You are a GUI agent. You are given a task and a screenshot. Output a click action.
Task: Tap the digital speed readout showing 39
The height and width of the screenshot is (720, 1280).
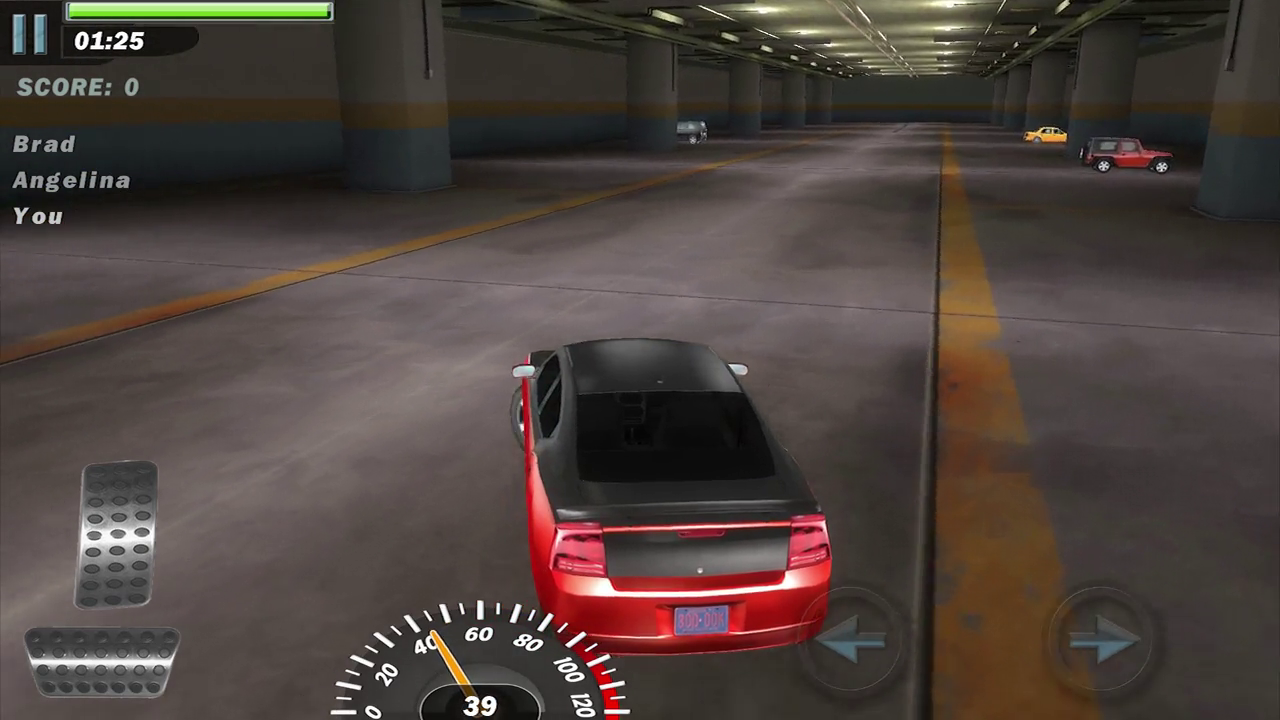478,705
